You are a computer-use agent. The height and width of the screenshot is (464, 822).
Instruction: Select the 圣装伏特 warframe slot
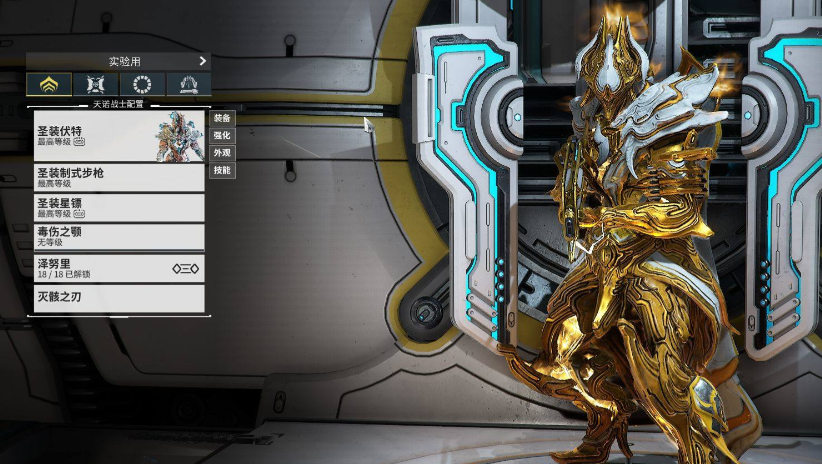118,135
